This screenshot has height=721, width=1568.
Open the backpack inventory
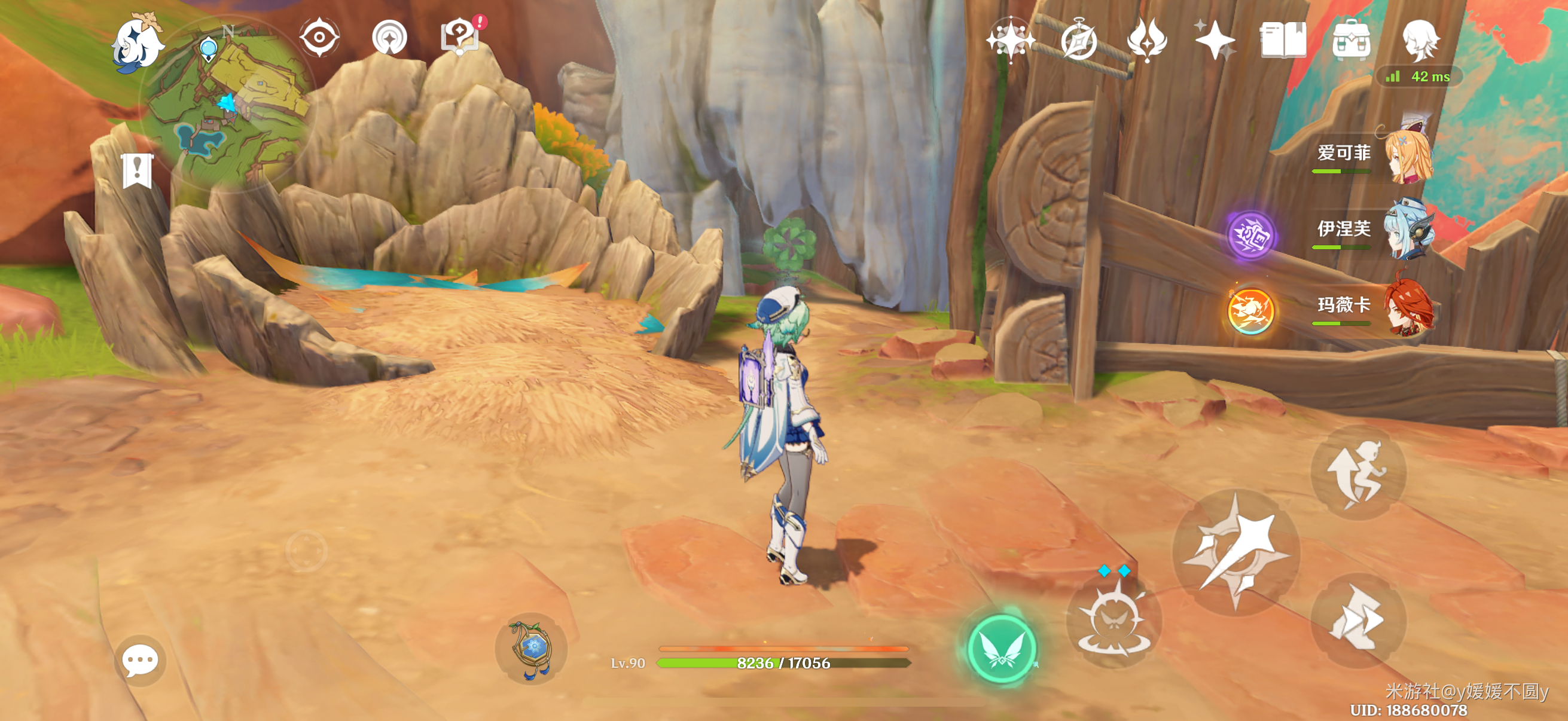1351,40
